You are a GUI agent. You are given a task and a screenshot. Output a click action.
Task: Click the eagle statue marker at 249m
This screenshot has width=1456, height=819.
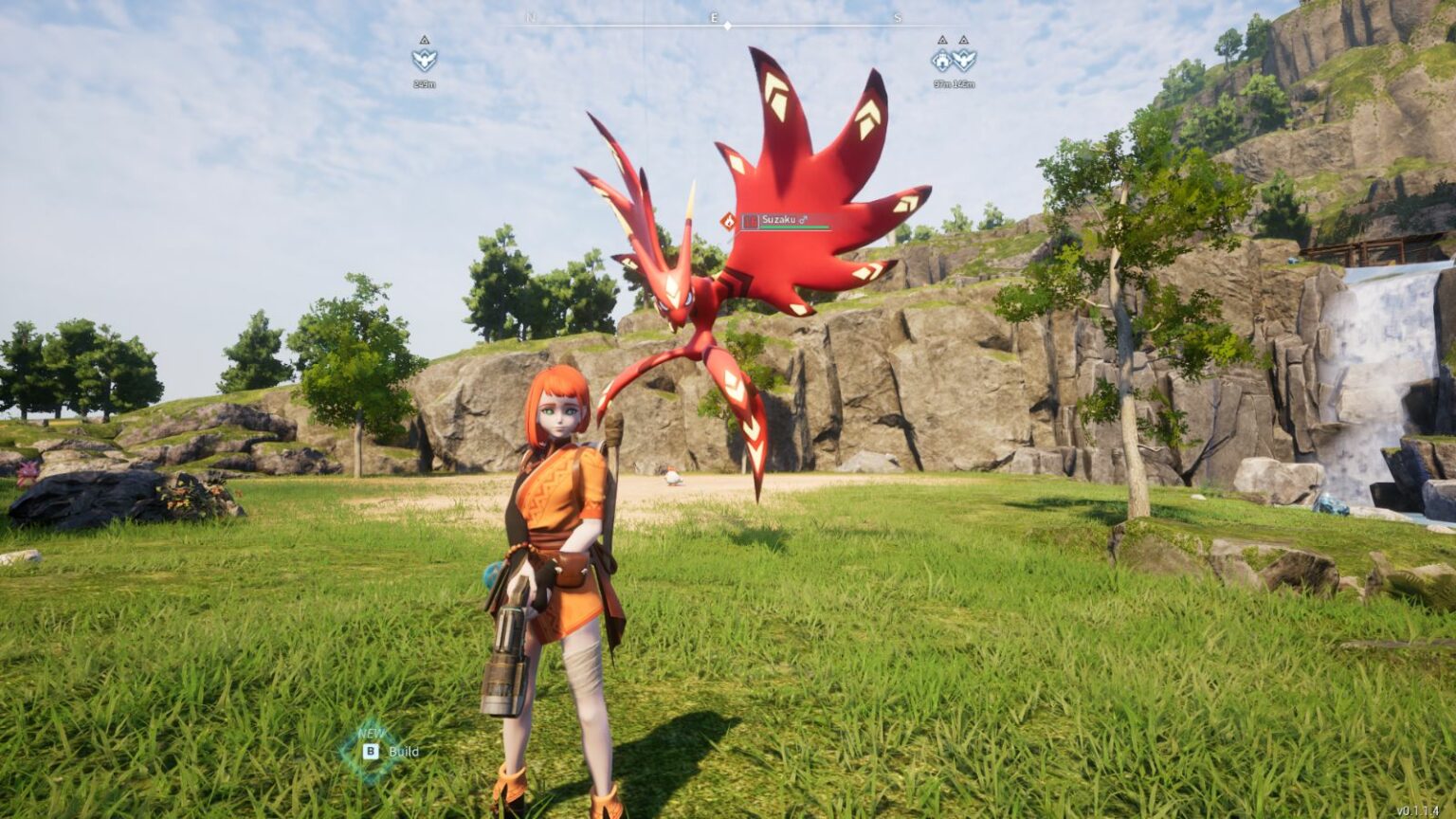click(424, 60)
